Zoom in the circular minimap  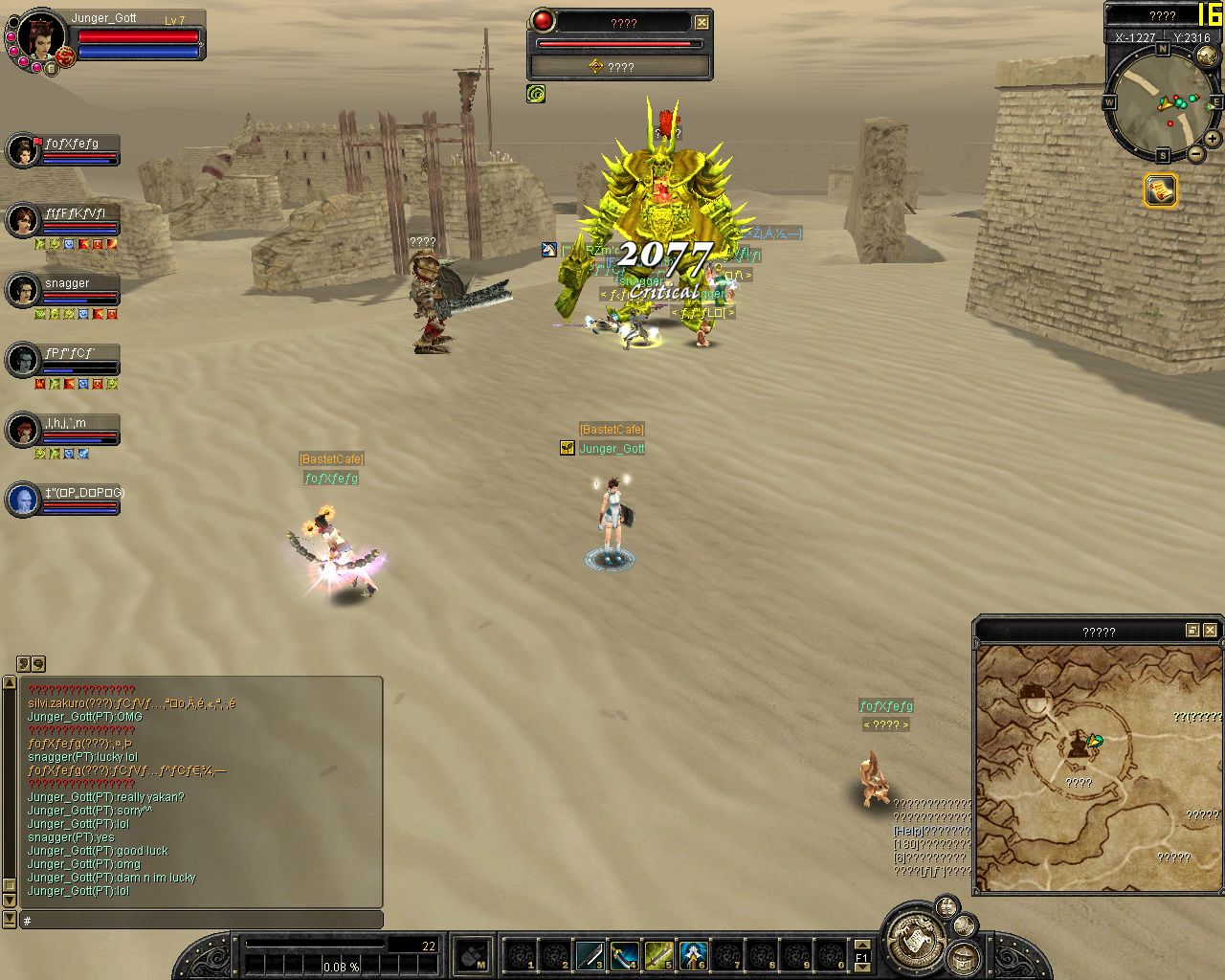[x=1213, y=139]
